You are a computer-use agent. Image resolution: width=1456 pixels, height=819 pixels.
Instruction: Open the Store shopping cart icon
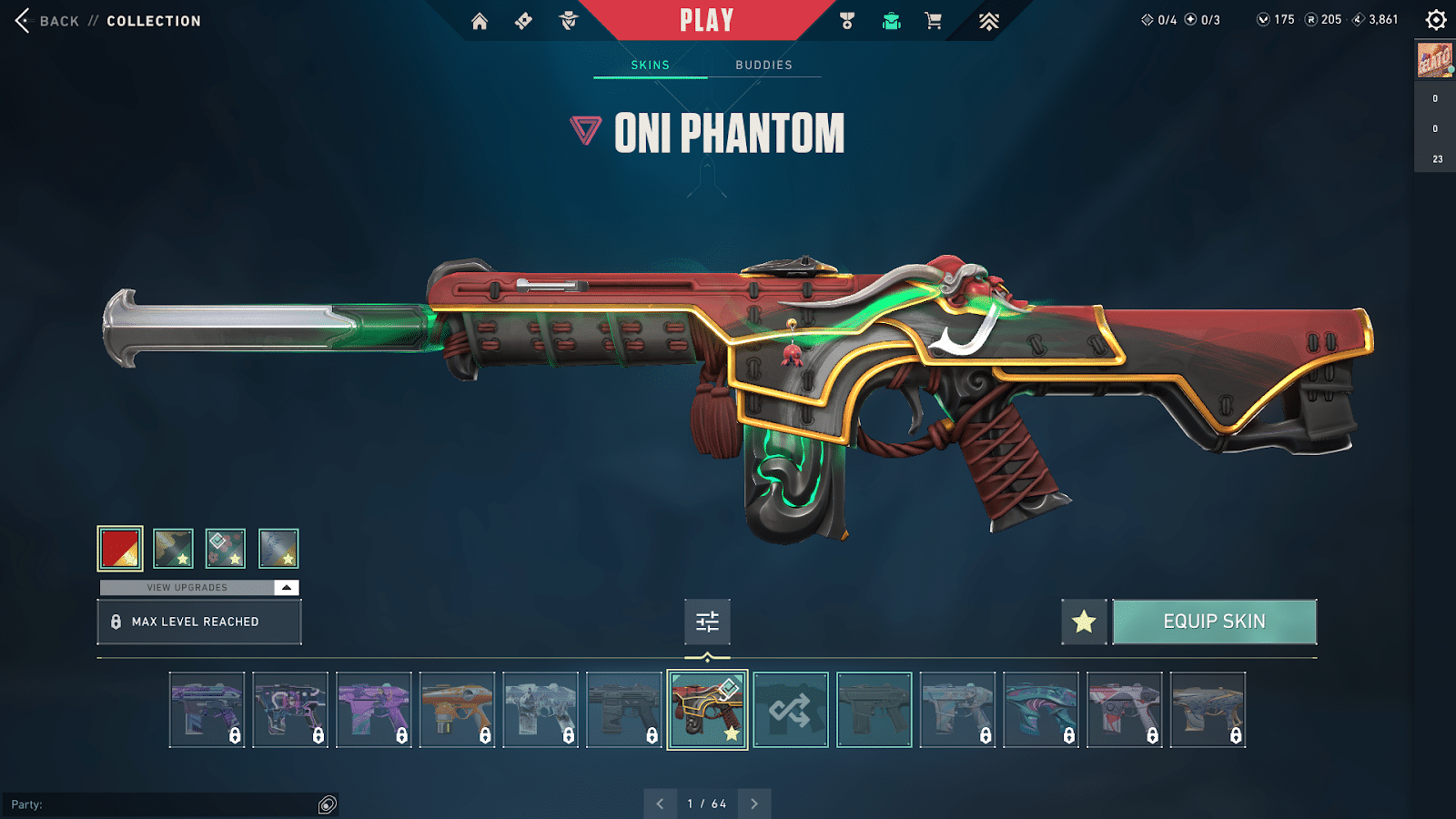click(933, 19)
